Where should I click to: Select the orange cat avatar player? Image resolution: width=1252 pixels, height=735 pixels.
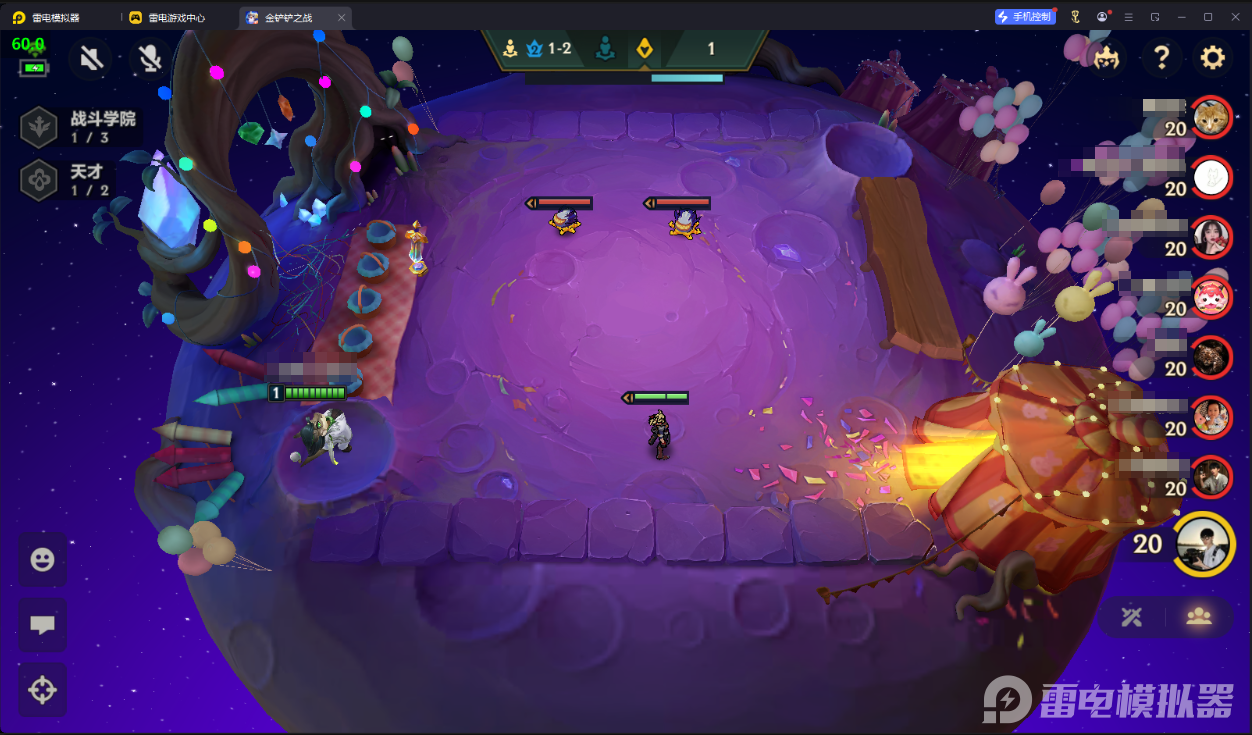pos(1212,119)
